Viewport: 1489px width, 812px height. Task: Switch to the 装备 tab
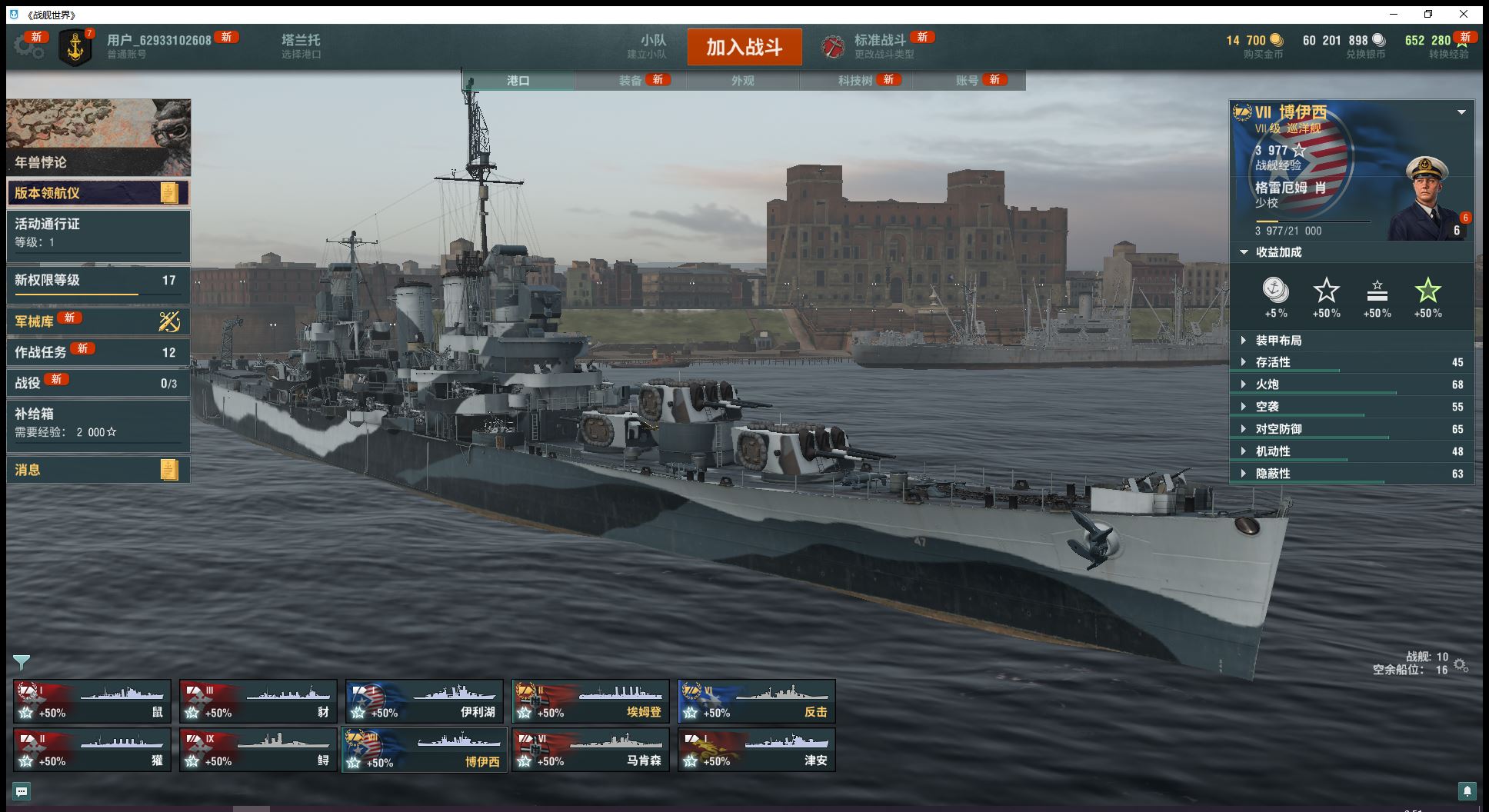[631, 81]
